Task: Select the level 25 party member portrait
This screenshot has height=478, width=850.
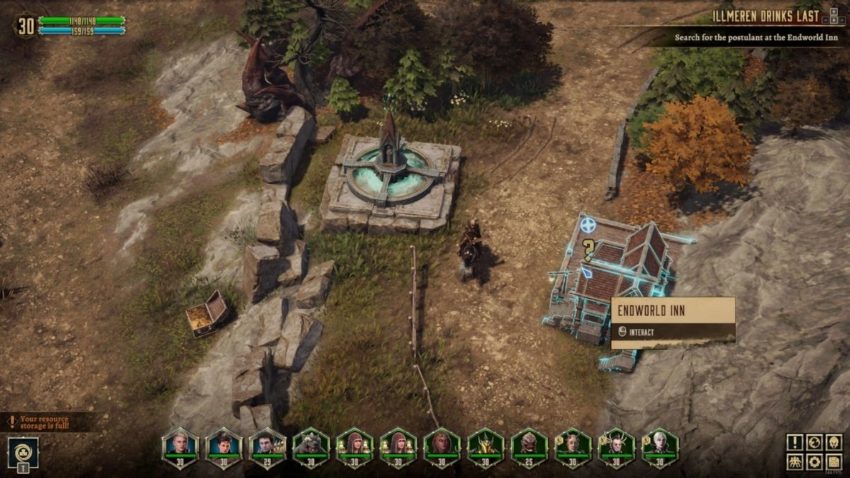Action: click(x=528, y=444)
